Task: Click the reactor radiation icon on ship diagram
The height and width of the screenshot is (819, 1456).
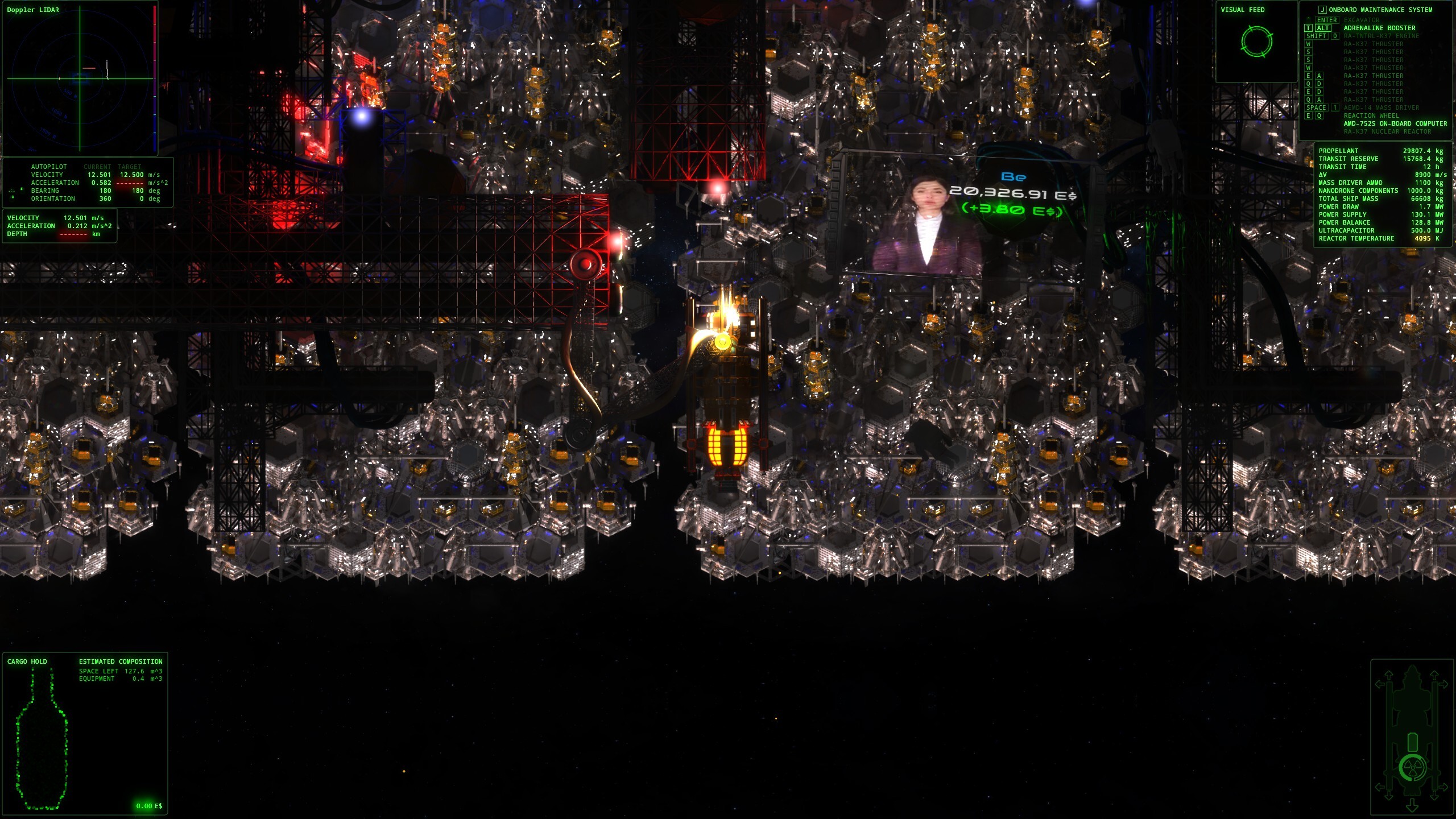Action: tap(1412, 768)
